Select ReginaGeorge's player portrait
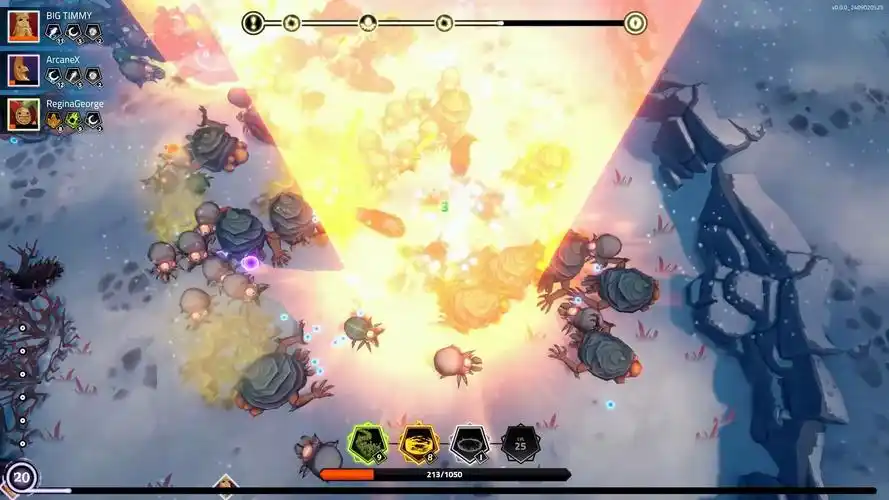Screen dimensions: 889x500 pyautogui.click(x=23, y=114)
